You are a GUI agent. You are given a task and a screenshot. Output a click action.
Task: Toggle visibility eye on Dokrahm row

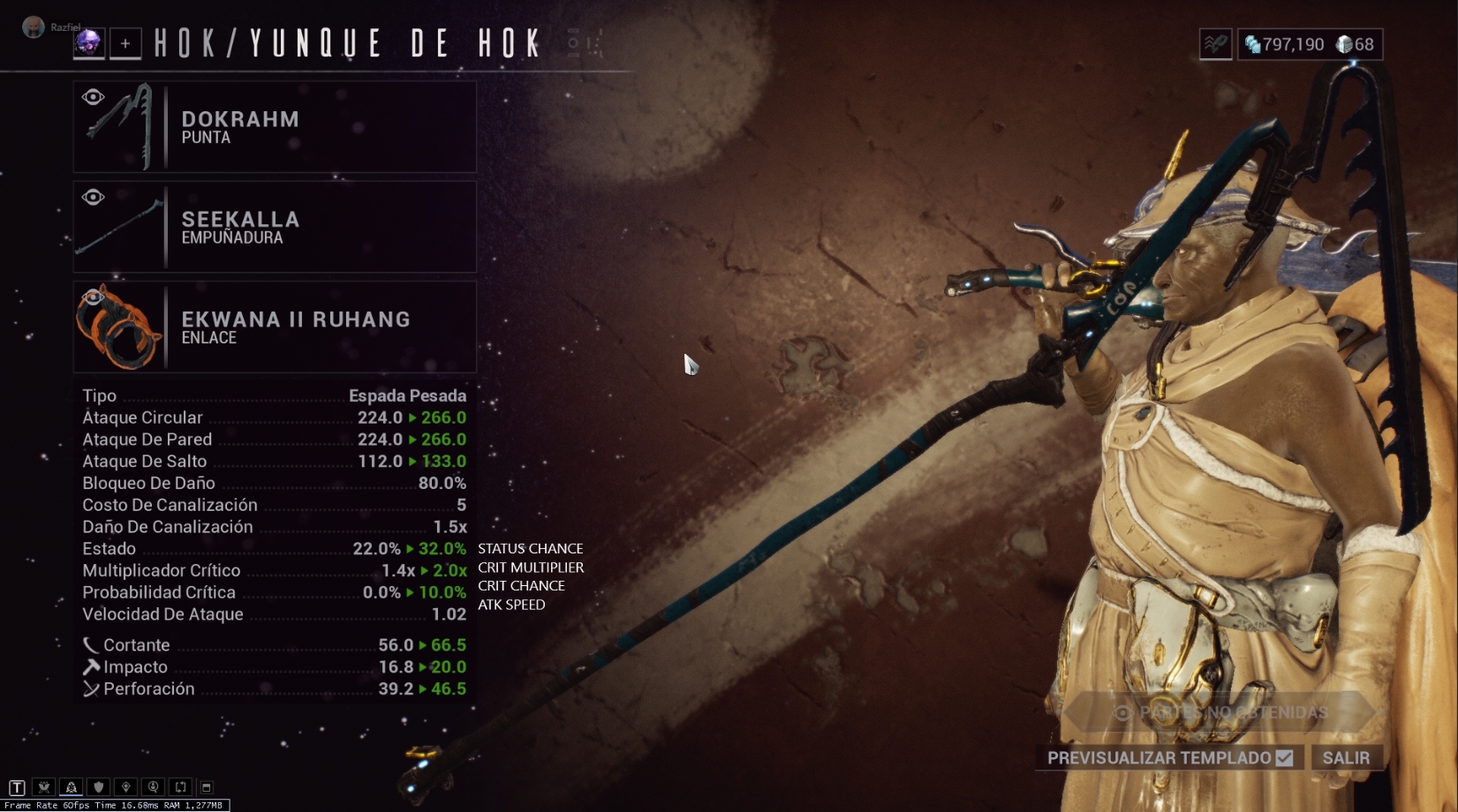tap(93, 97)
